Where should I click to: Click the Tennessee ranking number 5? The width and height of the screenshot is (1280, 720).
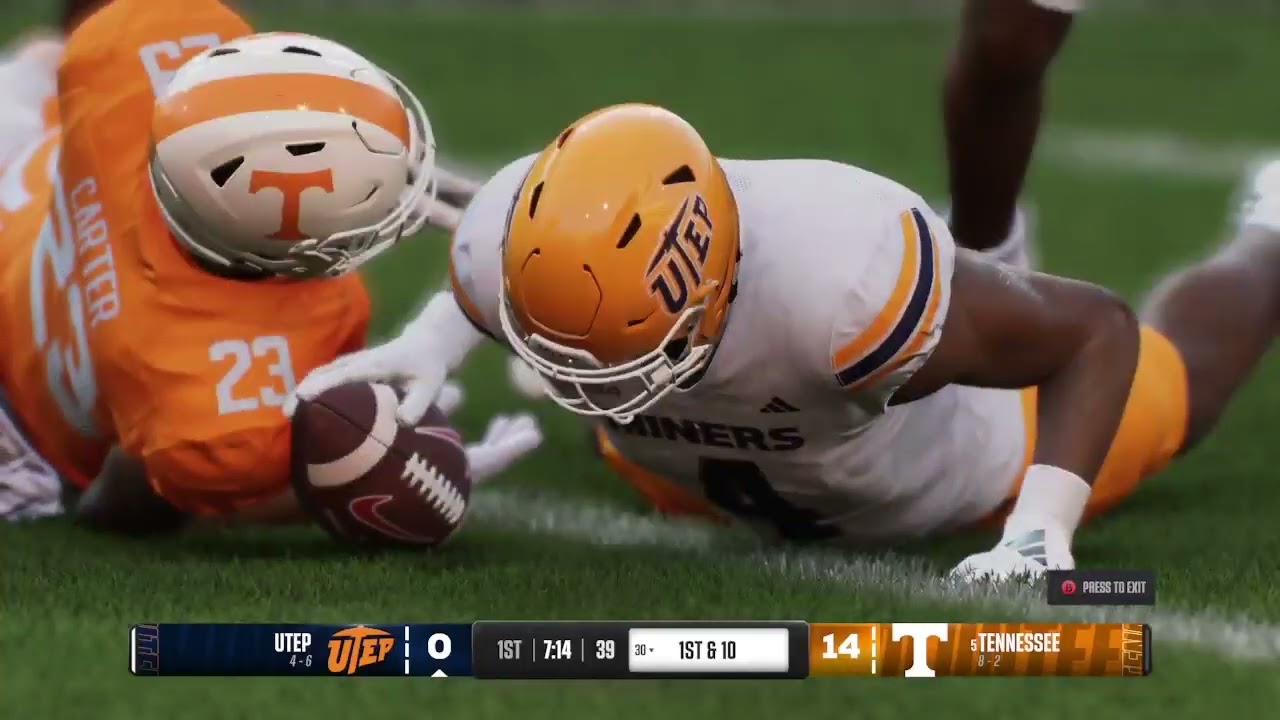pyautogui.click(x=974, y=642)
